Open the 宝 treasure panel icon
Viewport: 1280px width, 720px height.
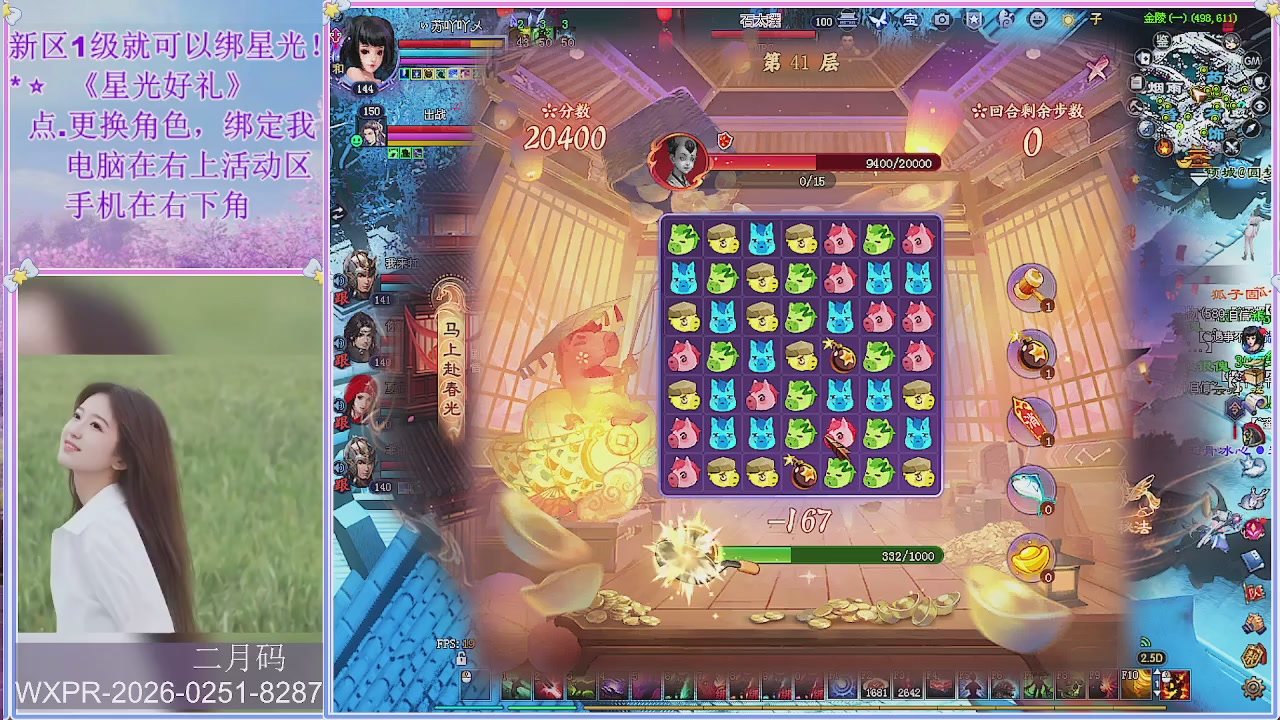point(910,19)
